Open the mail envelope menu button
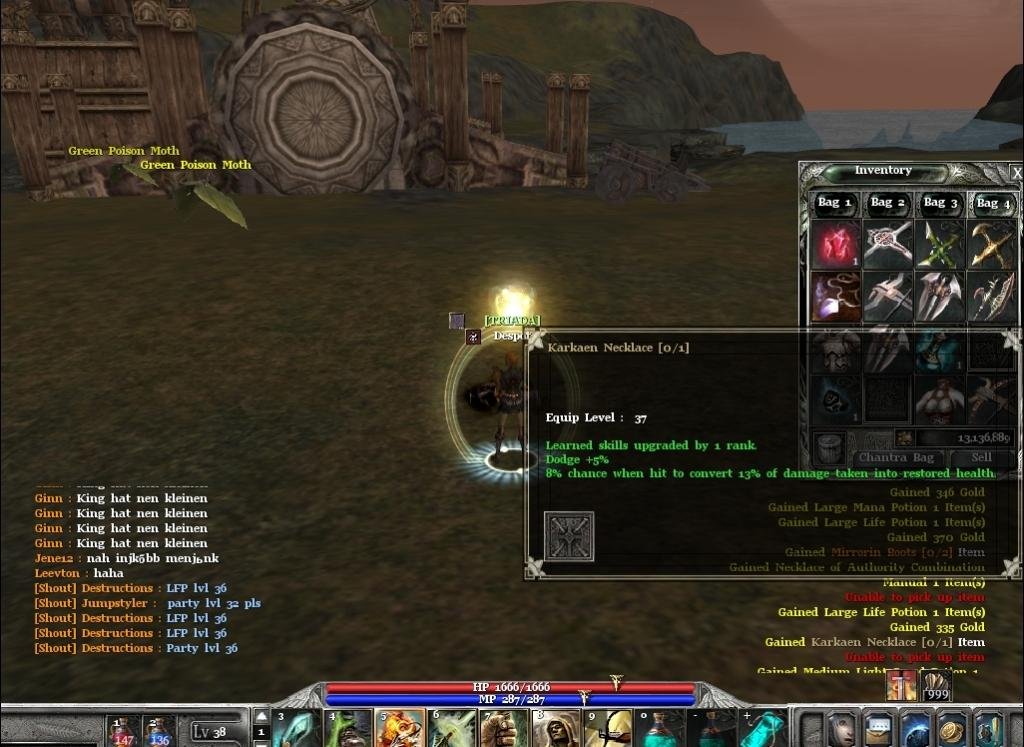The height and width of the screenshot is (747, 1024). pos(879,729)
